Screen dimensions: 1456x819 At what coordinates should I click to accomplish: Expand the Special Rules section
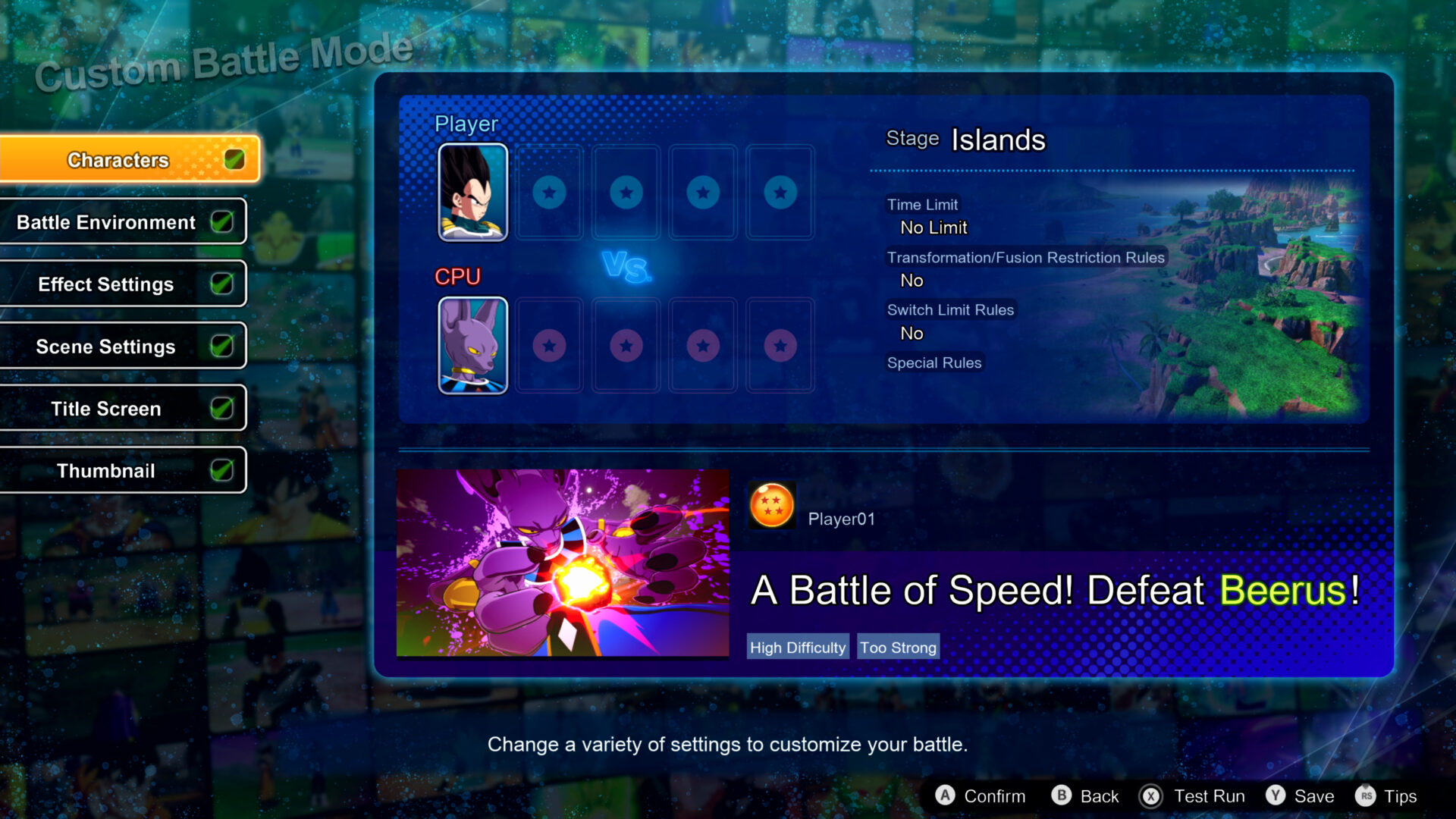934,362
